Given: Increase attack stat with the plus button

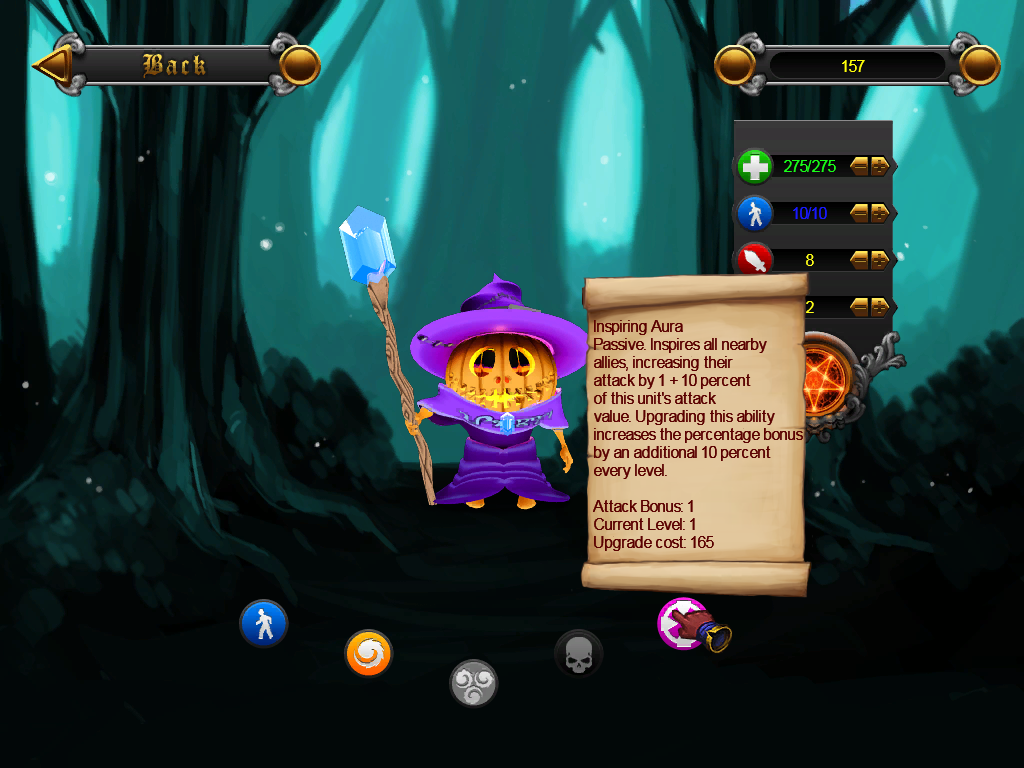Looking at the screenshot, I should pos(880,260).
